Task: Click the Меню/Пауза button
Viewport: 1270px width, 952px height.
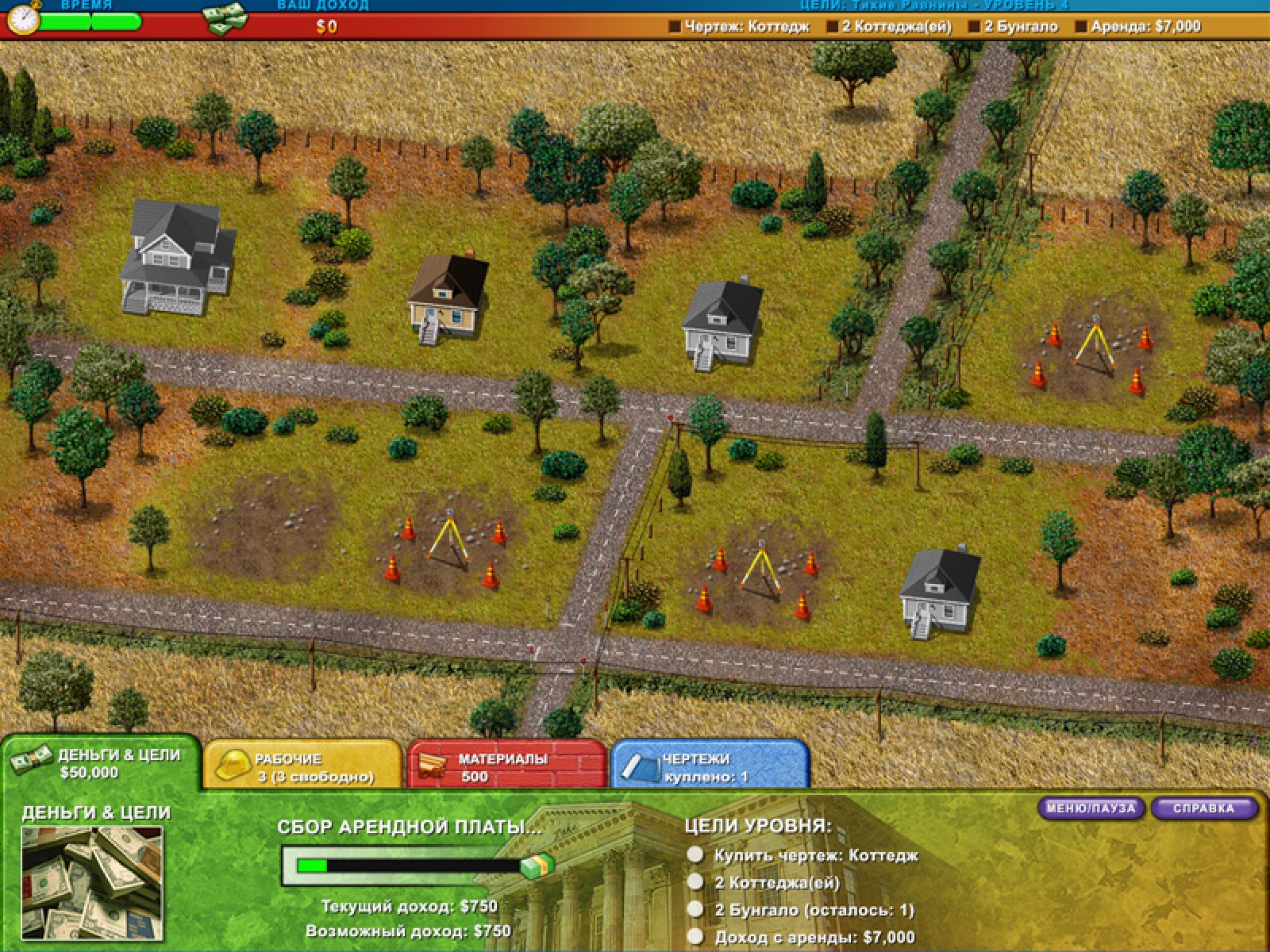Action: point(1091,808)
